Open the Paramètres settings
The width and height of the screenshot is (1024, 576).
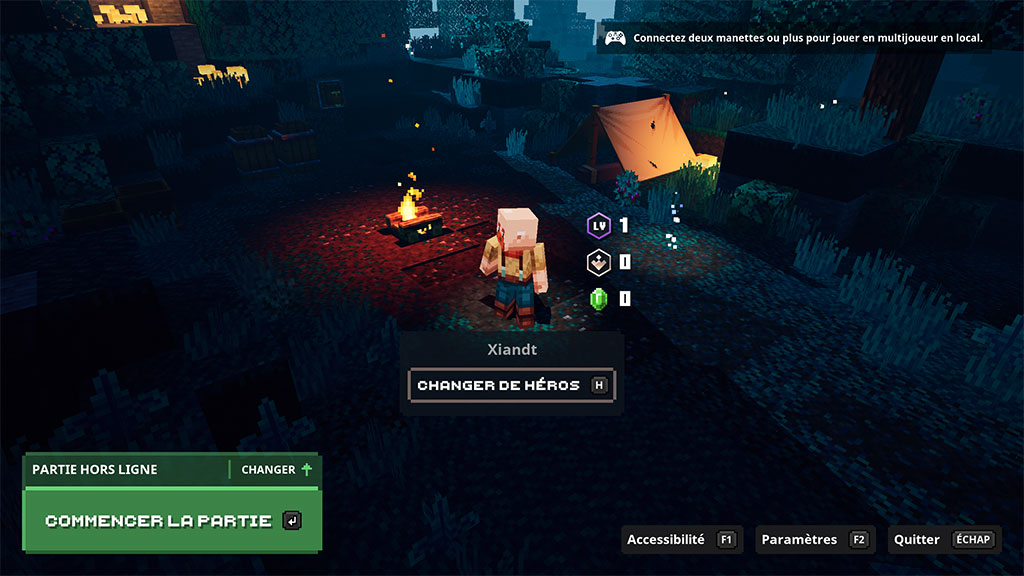[x=814, y=540]
